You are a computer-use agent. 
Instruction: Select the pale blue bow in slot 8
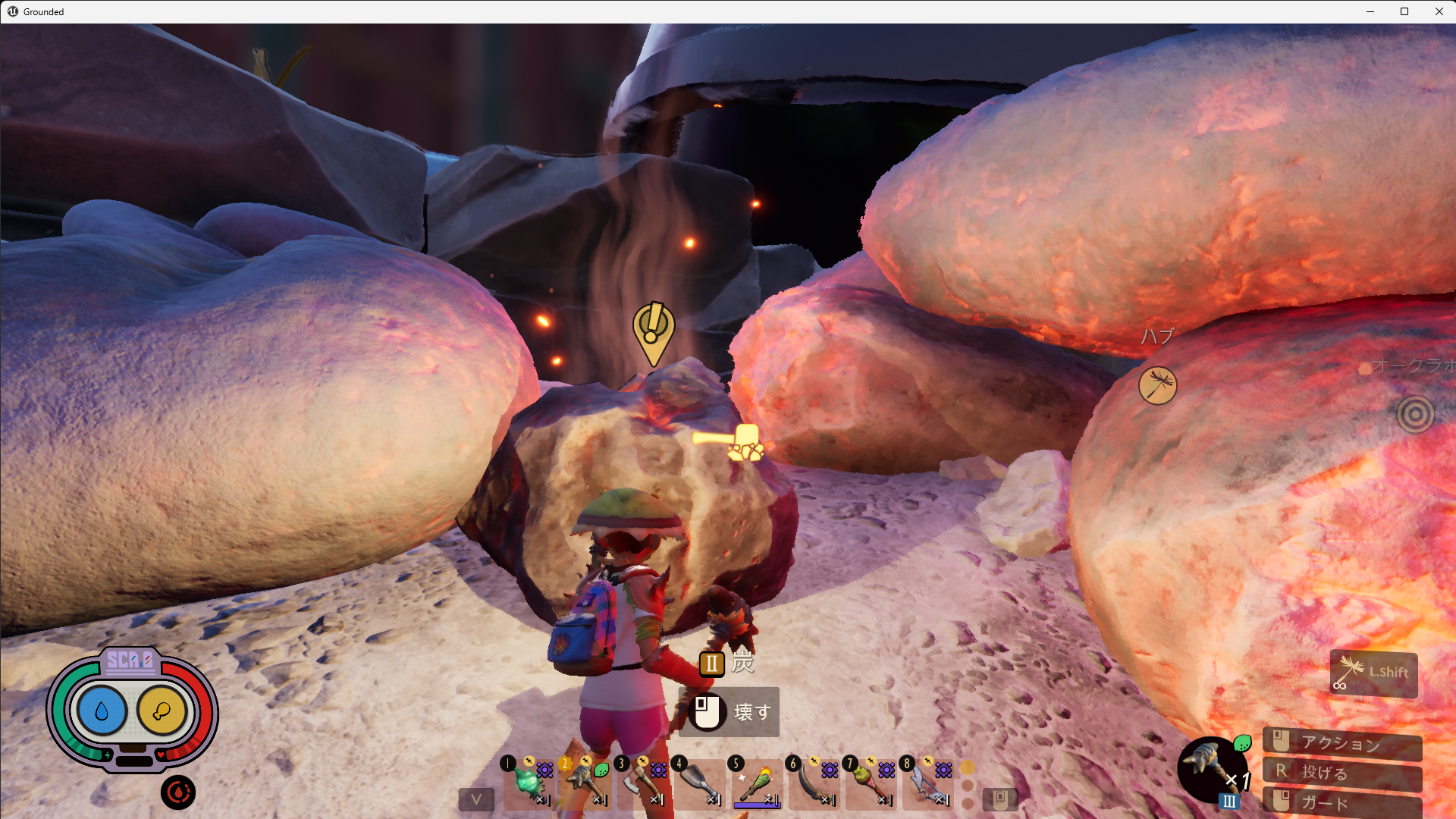[x=926, y=783]
